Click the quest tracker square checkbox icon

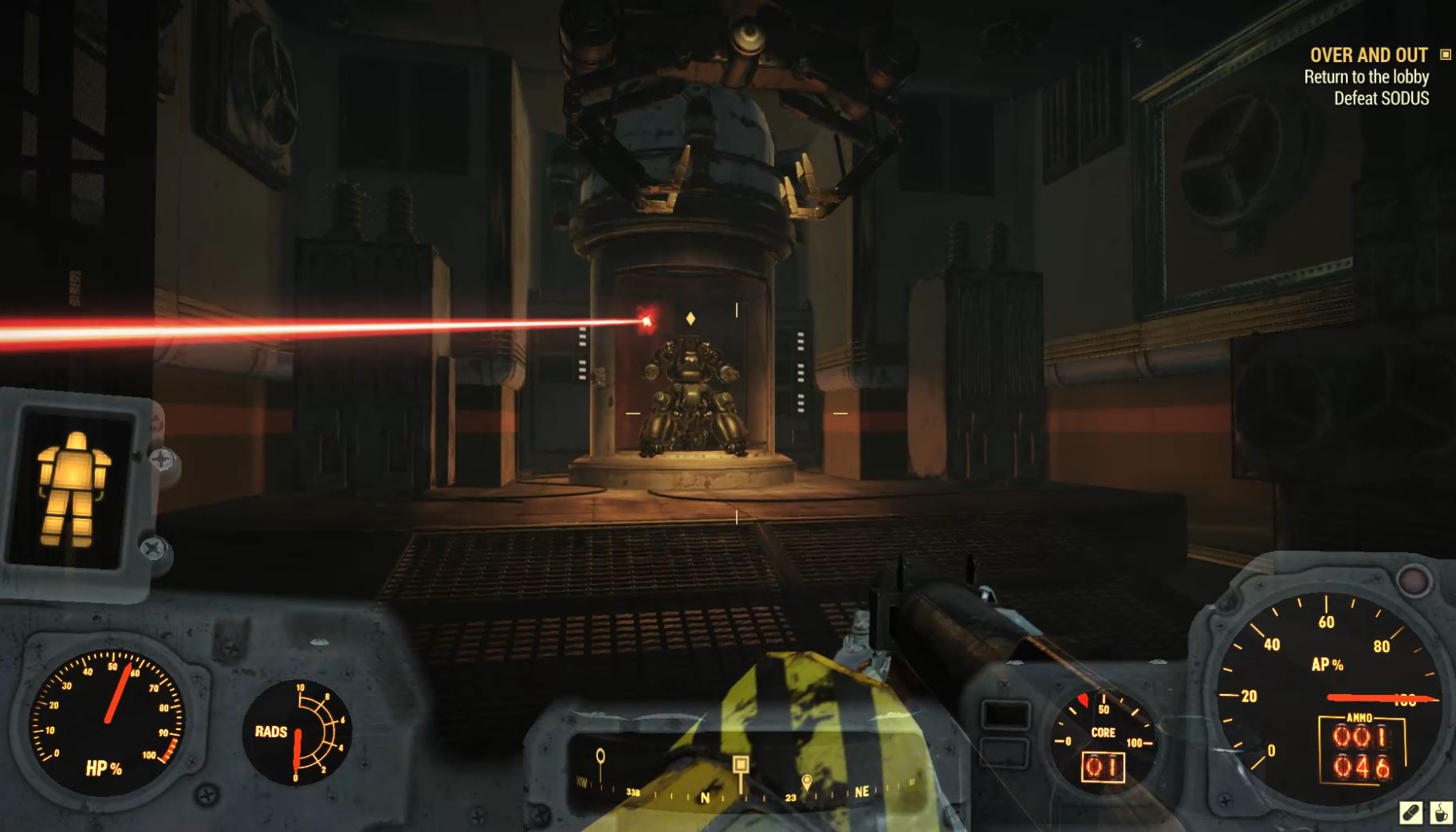(1445, 54)
